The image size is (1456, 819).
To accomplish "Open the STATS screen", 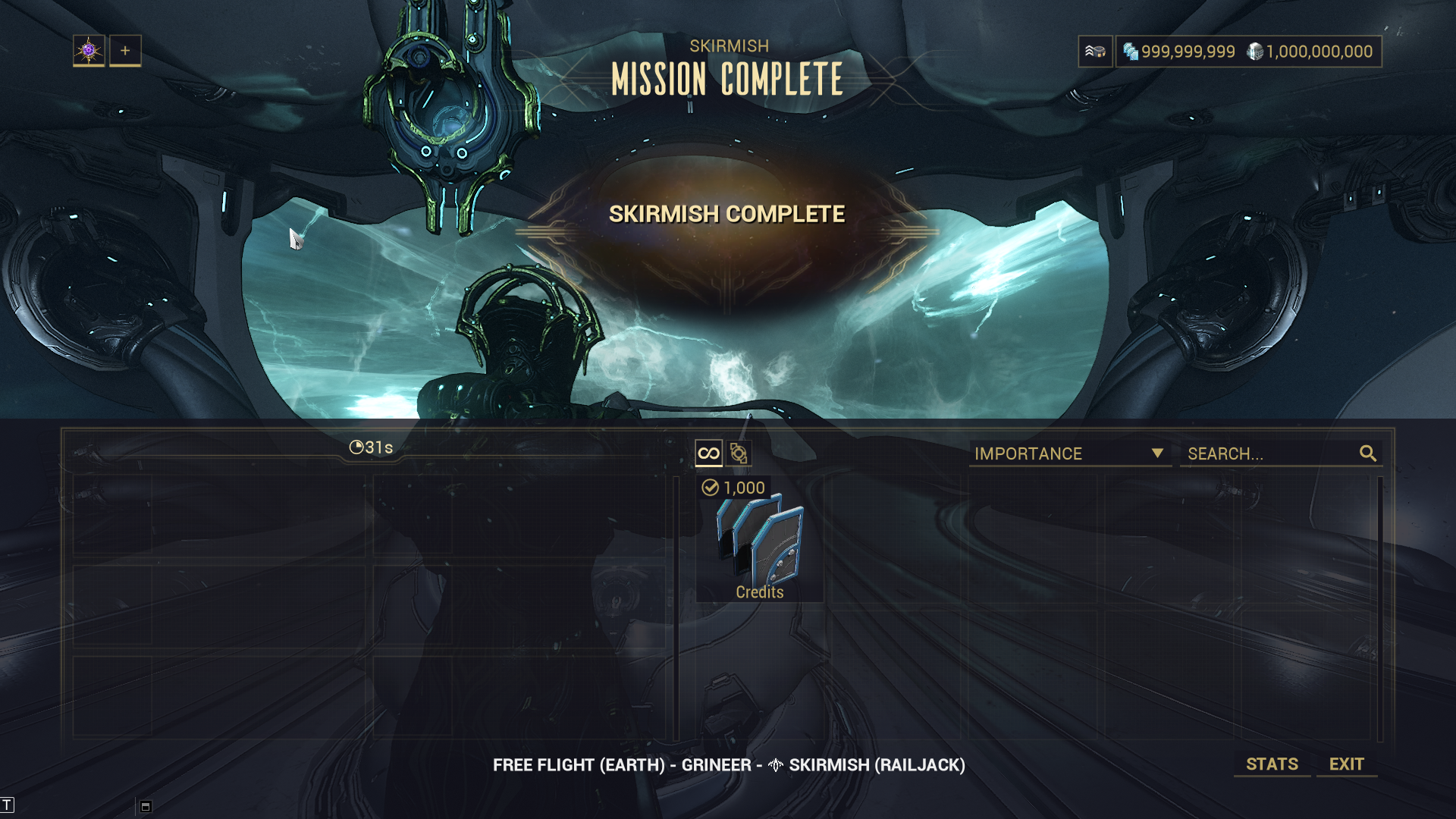I will pos(1272,764).
